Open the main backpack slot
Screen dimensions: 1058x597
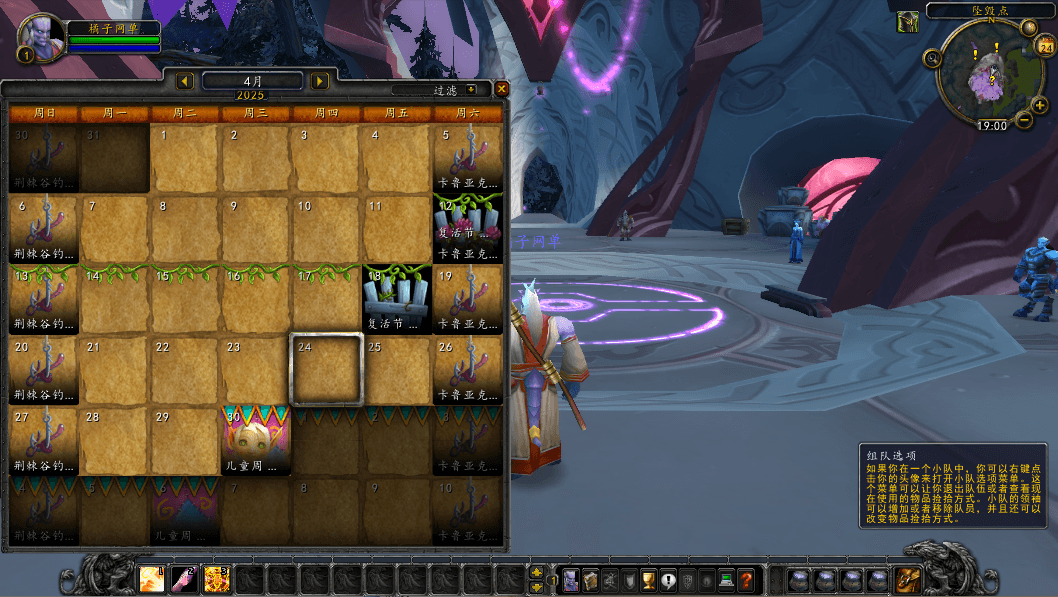click(908, 579)
